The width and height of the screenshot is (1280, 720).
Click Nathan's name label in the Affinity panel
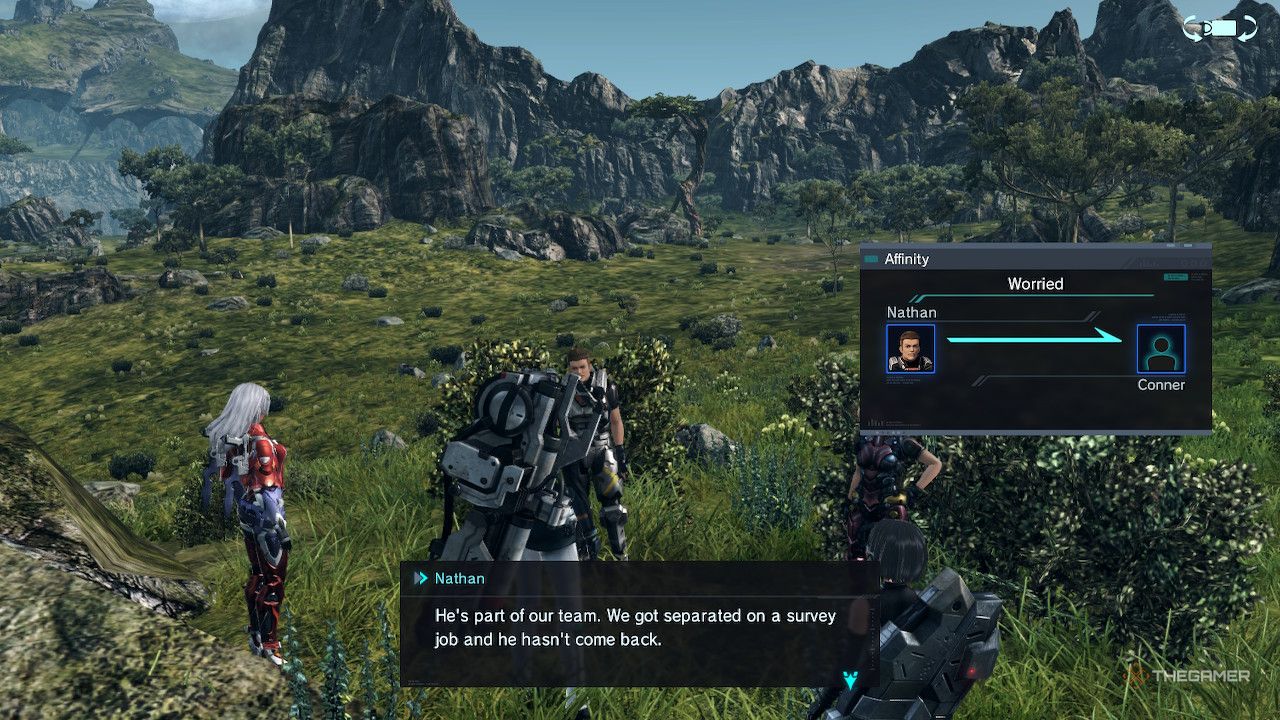pyautogui.click(x=912, y=312)
